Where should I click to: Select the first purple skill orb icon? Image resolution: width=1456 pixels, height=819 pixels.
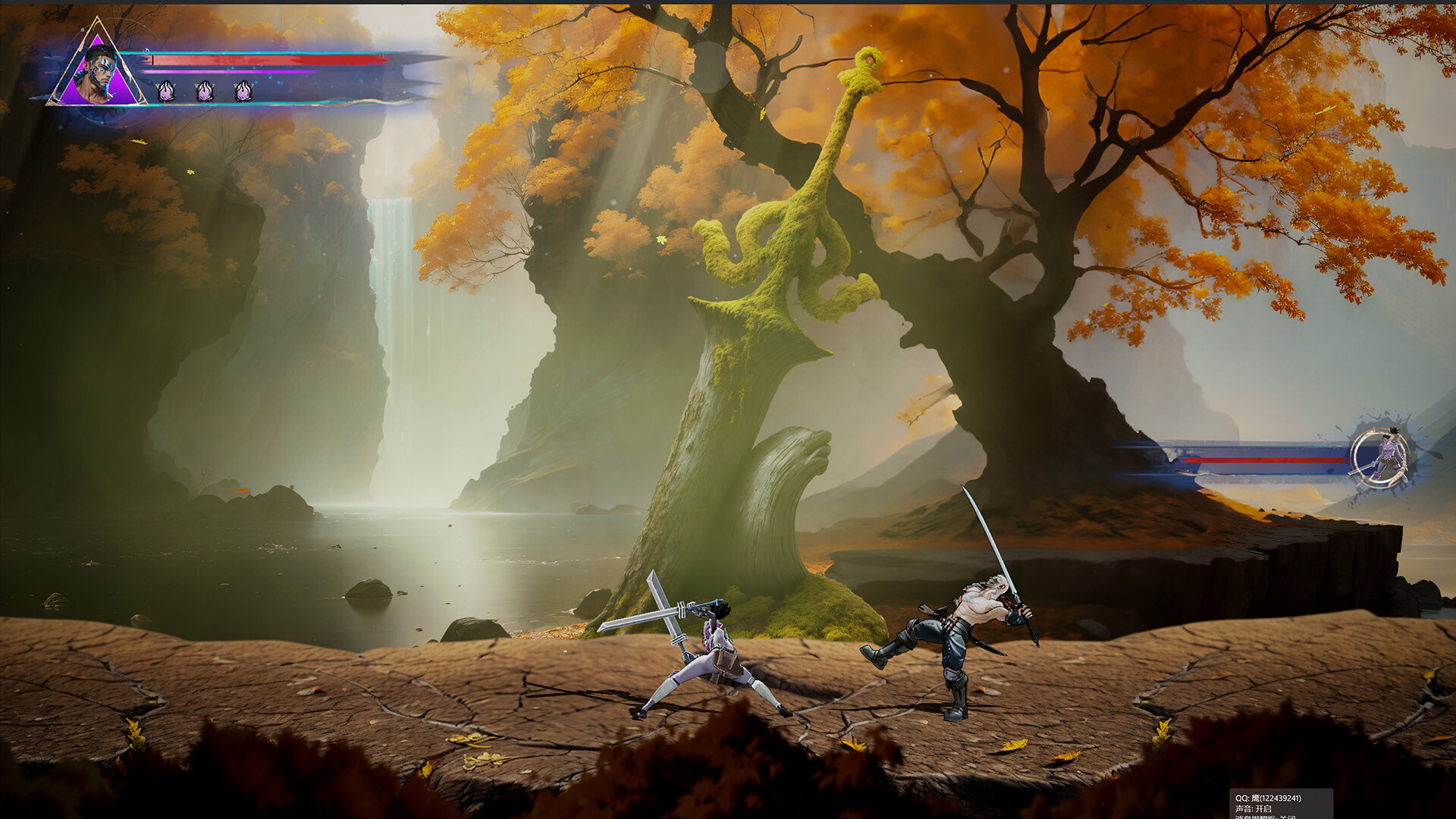(x=165, y=92)
